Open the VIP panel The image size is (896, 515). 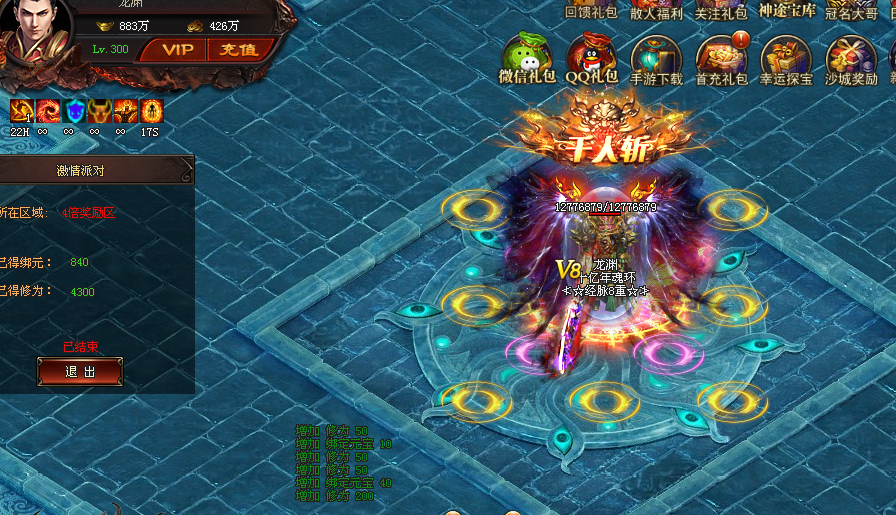point(177,50)
